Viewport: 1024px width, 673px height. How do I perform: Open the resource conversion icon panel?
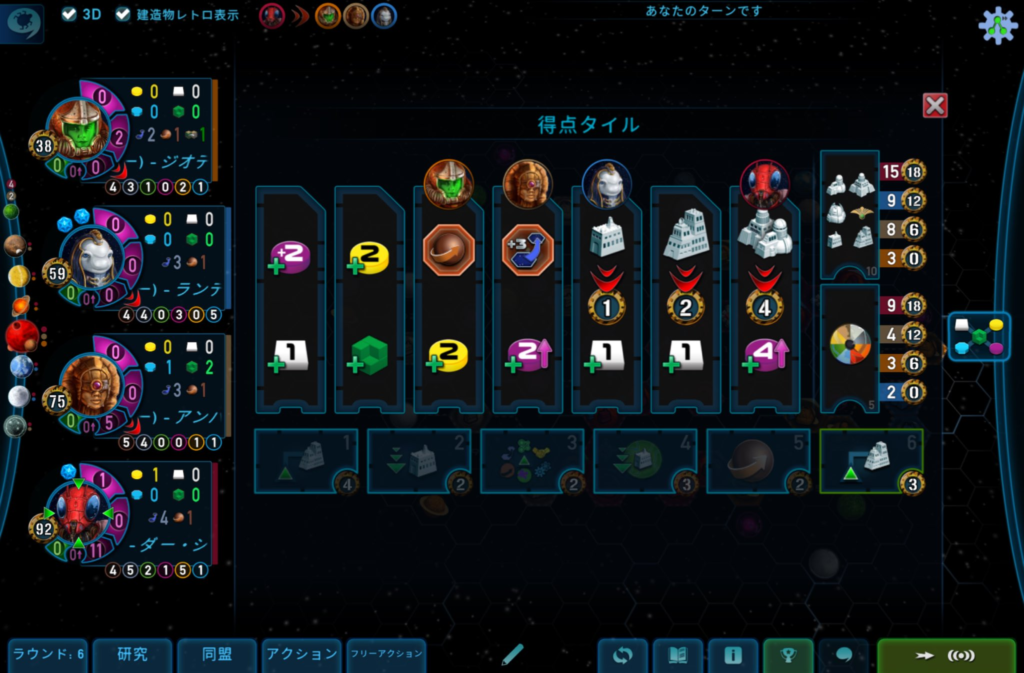[x=979, y=337]
